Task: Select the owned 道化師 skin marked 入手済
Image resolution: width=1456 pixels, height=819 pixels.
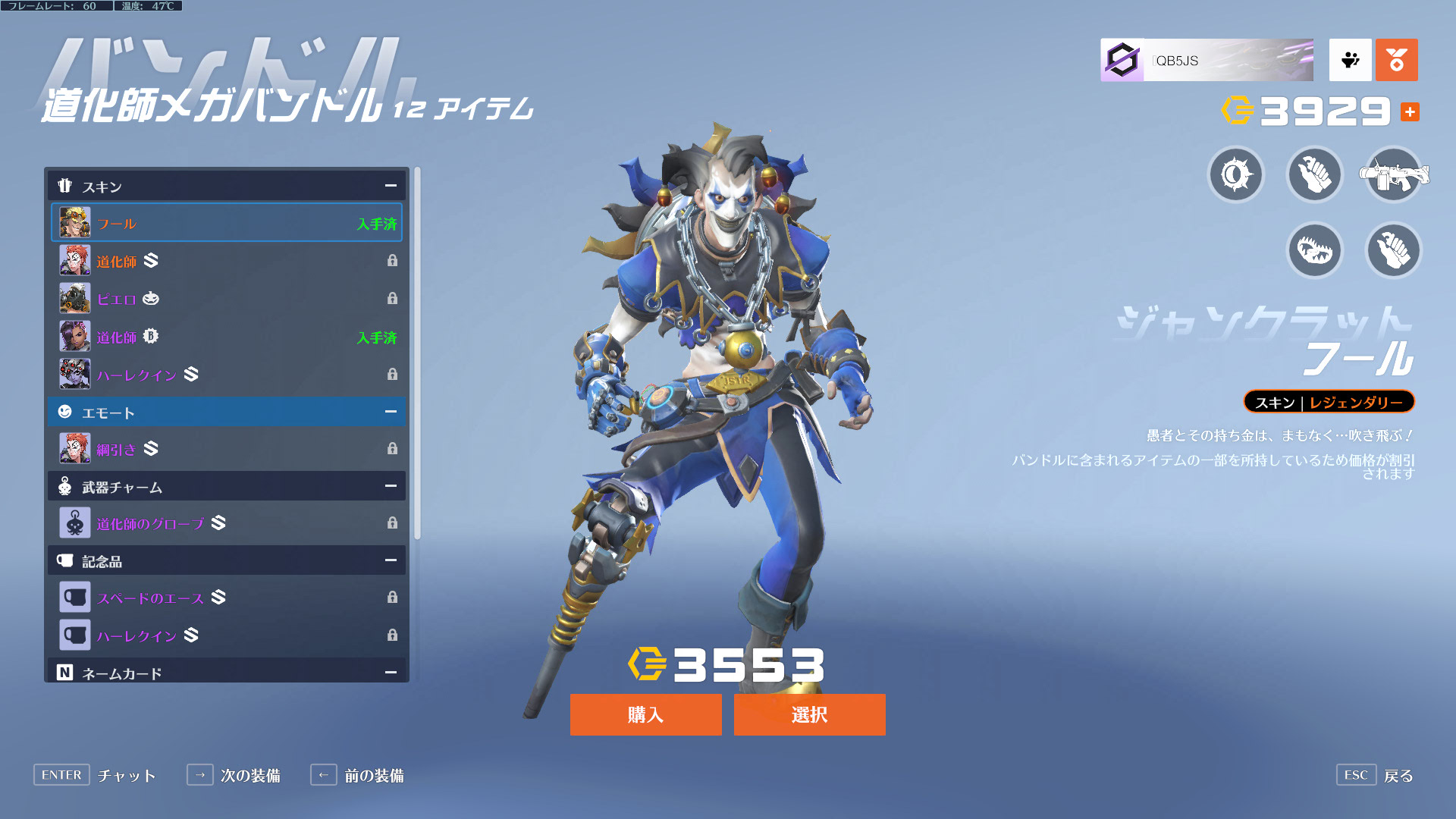Action: coord(227,337)
